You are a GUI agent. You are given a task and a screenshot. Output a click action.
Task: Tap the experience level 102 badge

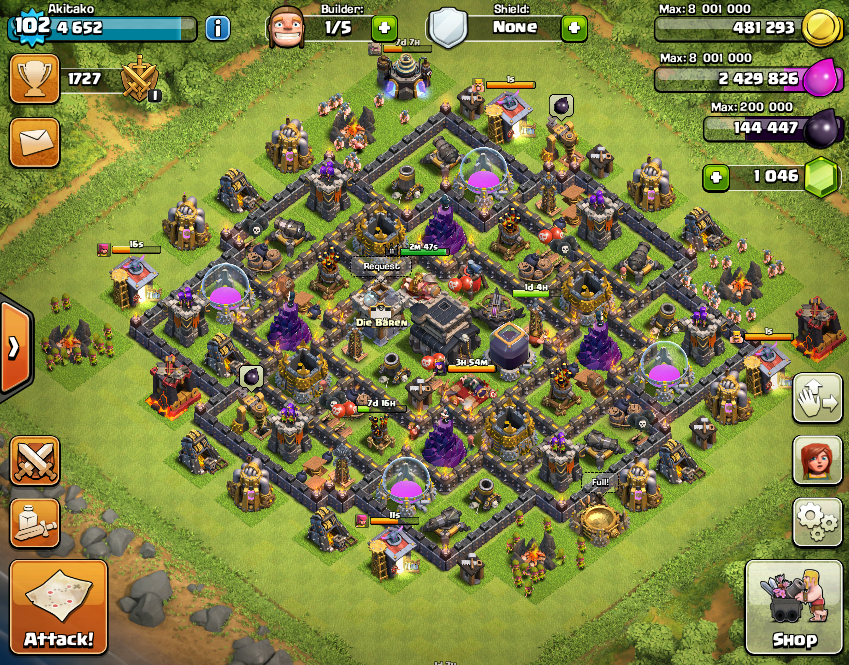[33, 25]
